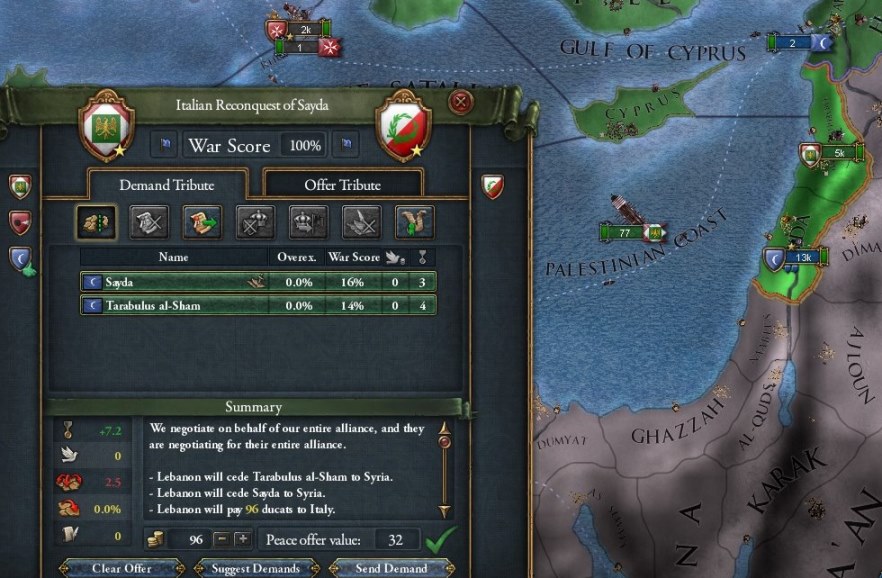
Task: Select the crescent flag ally on left edge
Action: [x=21, y=259]
